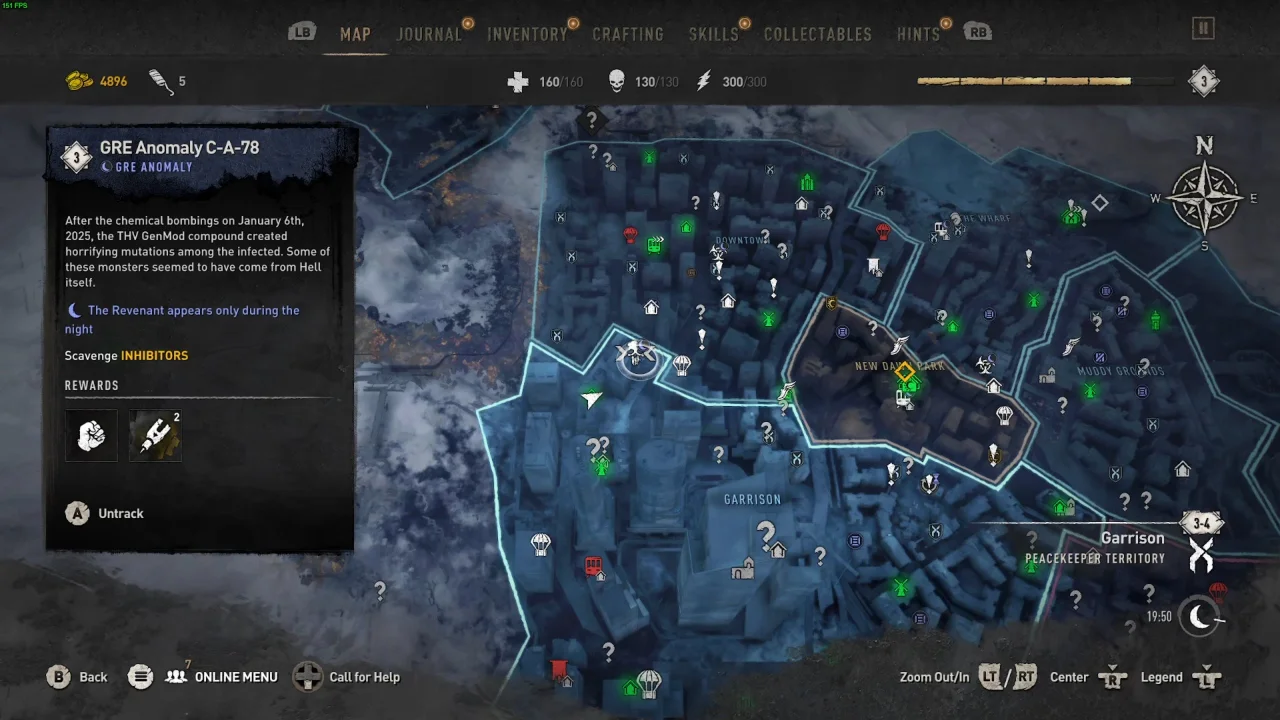Click the compass rose in the top right
The height and width of the screenshot is (720, 1280).
pos(1205,198)
